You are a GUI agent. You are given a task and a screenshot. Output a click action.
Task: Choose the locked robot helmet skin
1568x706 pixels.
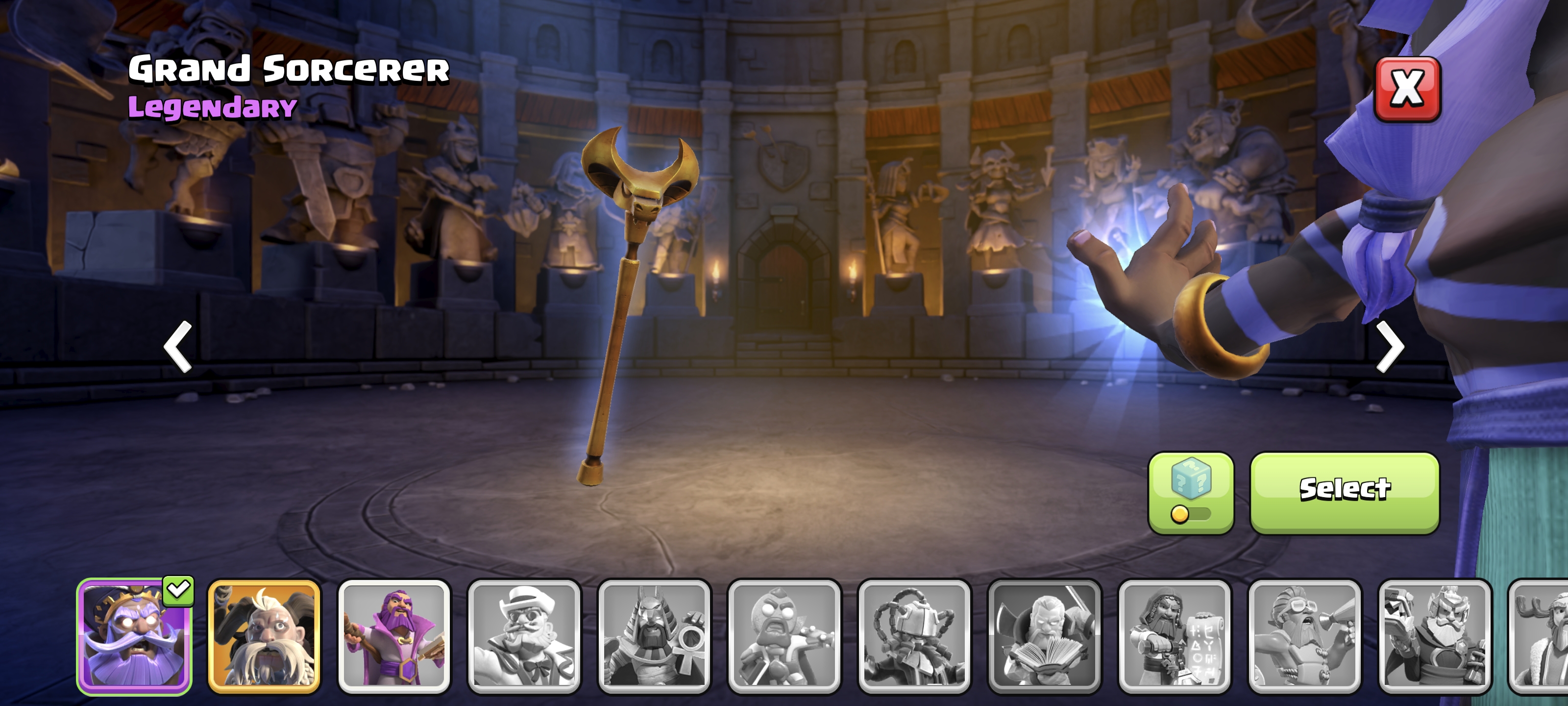tap(914, 636)
